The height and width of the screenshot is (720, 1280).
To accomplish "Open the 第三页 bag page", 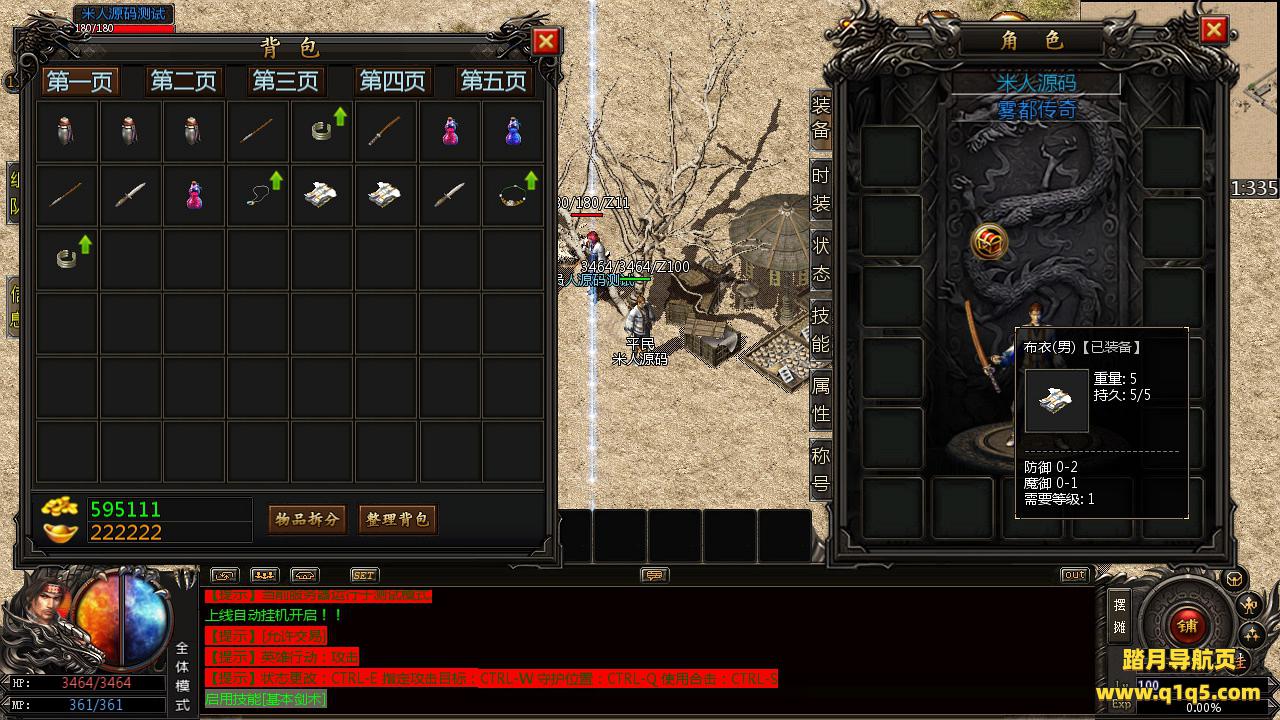I will [x=286, y=81].
